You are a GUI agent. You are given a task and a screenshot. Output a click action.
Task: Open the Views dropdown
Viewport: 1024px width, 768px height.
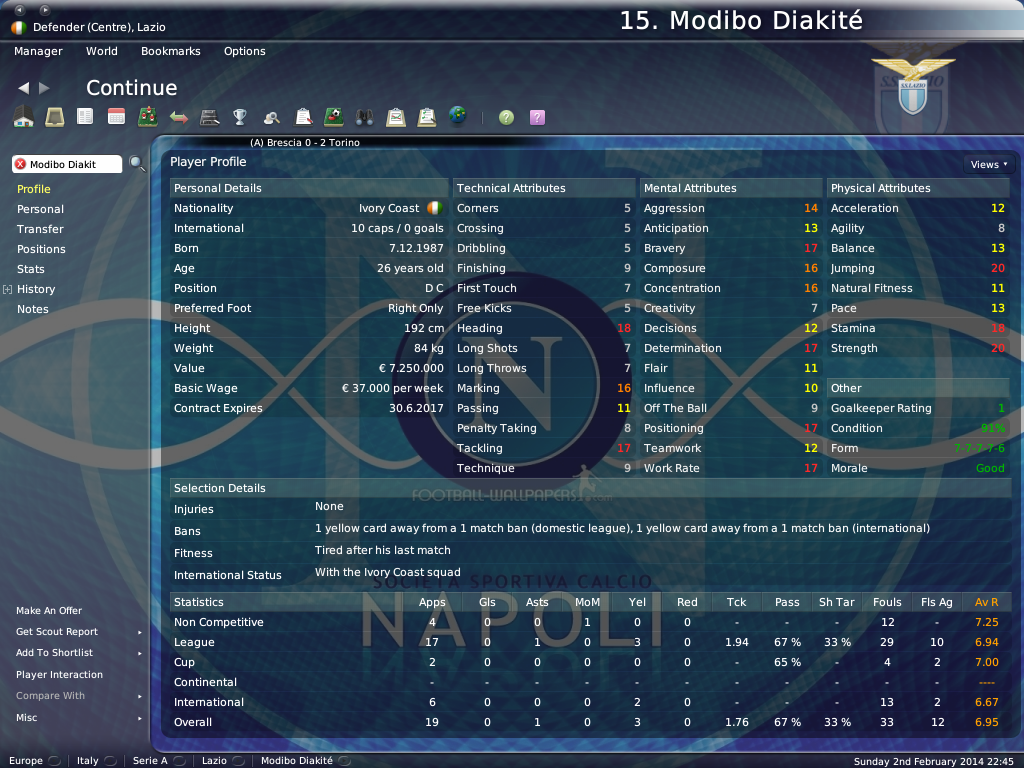pyautogui.click(x=988, y=164)
